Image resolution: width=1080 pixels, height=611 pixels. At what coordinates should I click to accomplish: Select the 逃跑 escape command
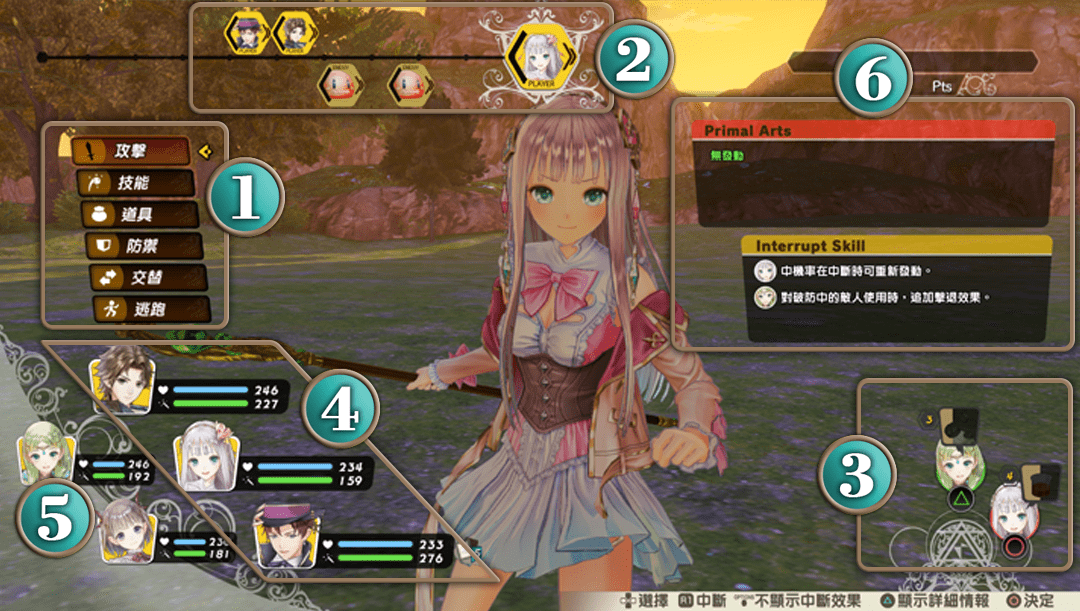tap(152, 309)
